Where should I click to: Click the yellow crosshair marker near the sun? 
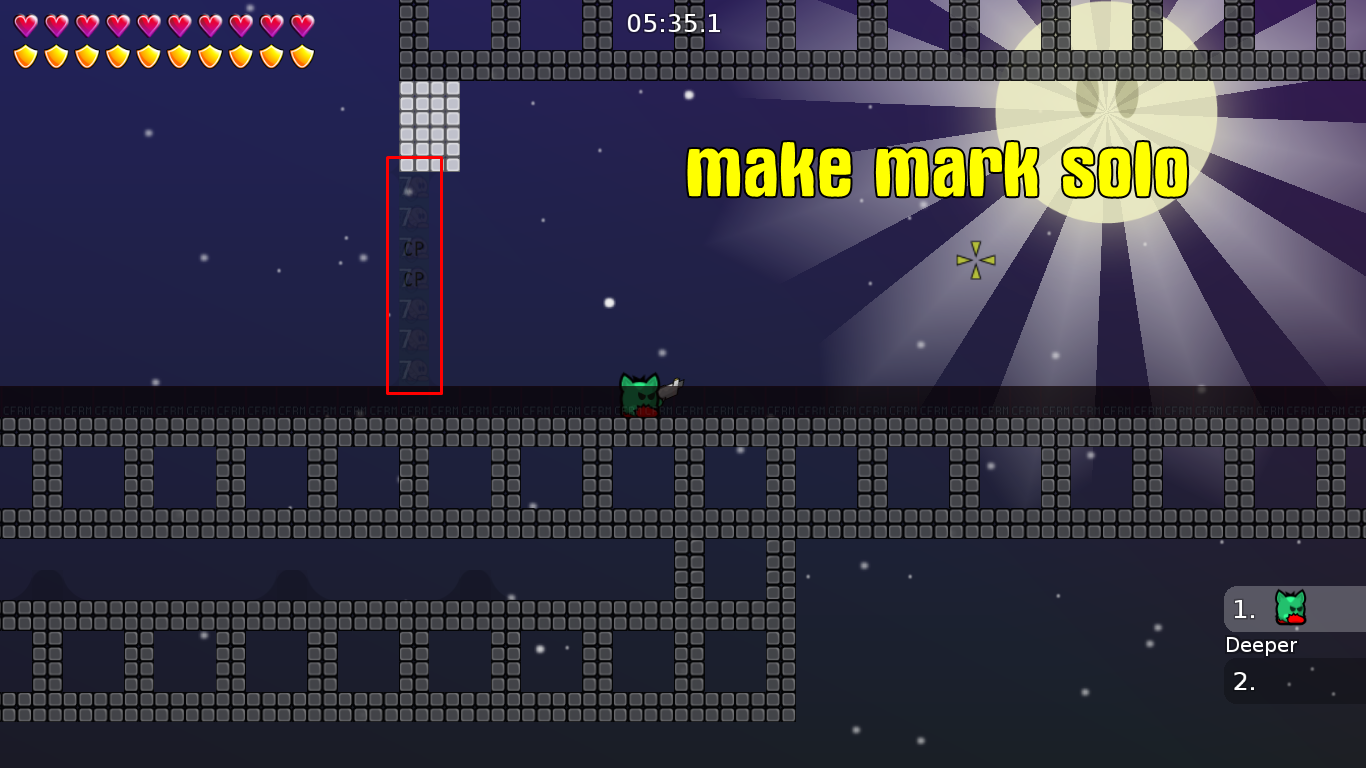(977, 258)
